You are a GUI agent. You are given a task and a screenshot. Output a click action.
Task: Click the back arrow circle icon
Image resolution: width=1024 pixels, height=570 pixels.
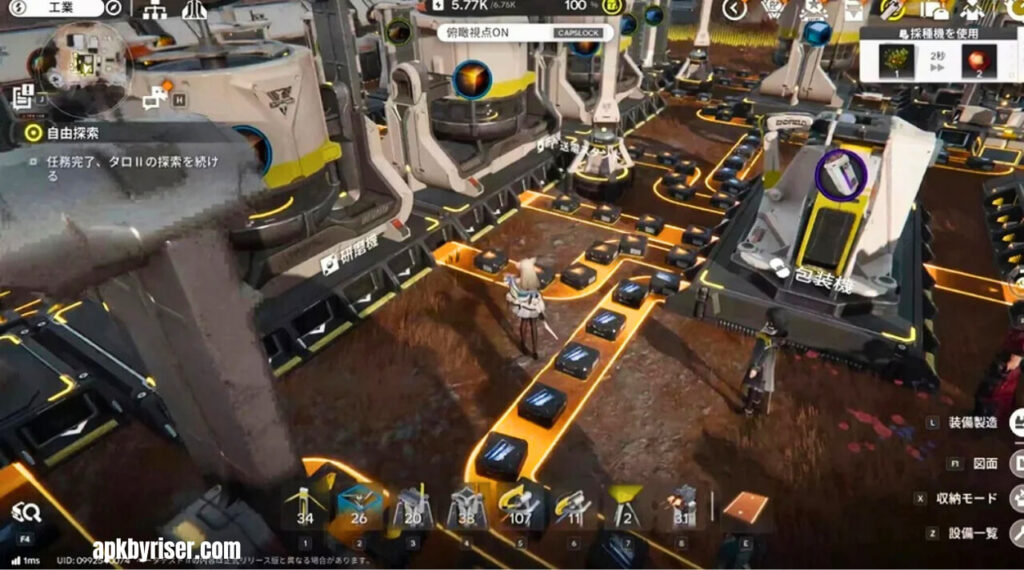(735, 10)
